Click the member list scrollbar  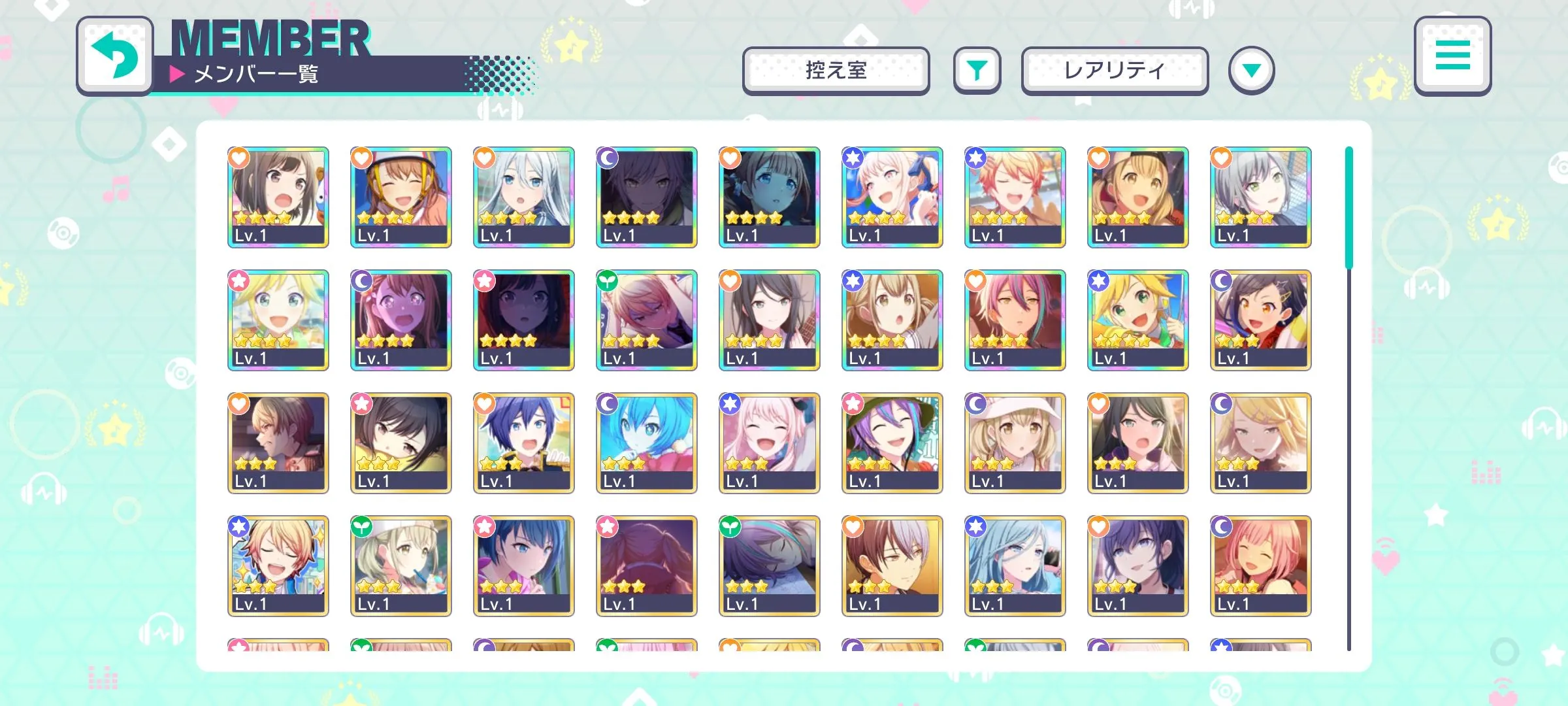[1348, 209]
